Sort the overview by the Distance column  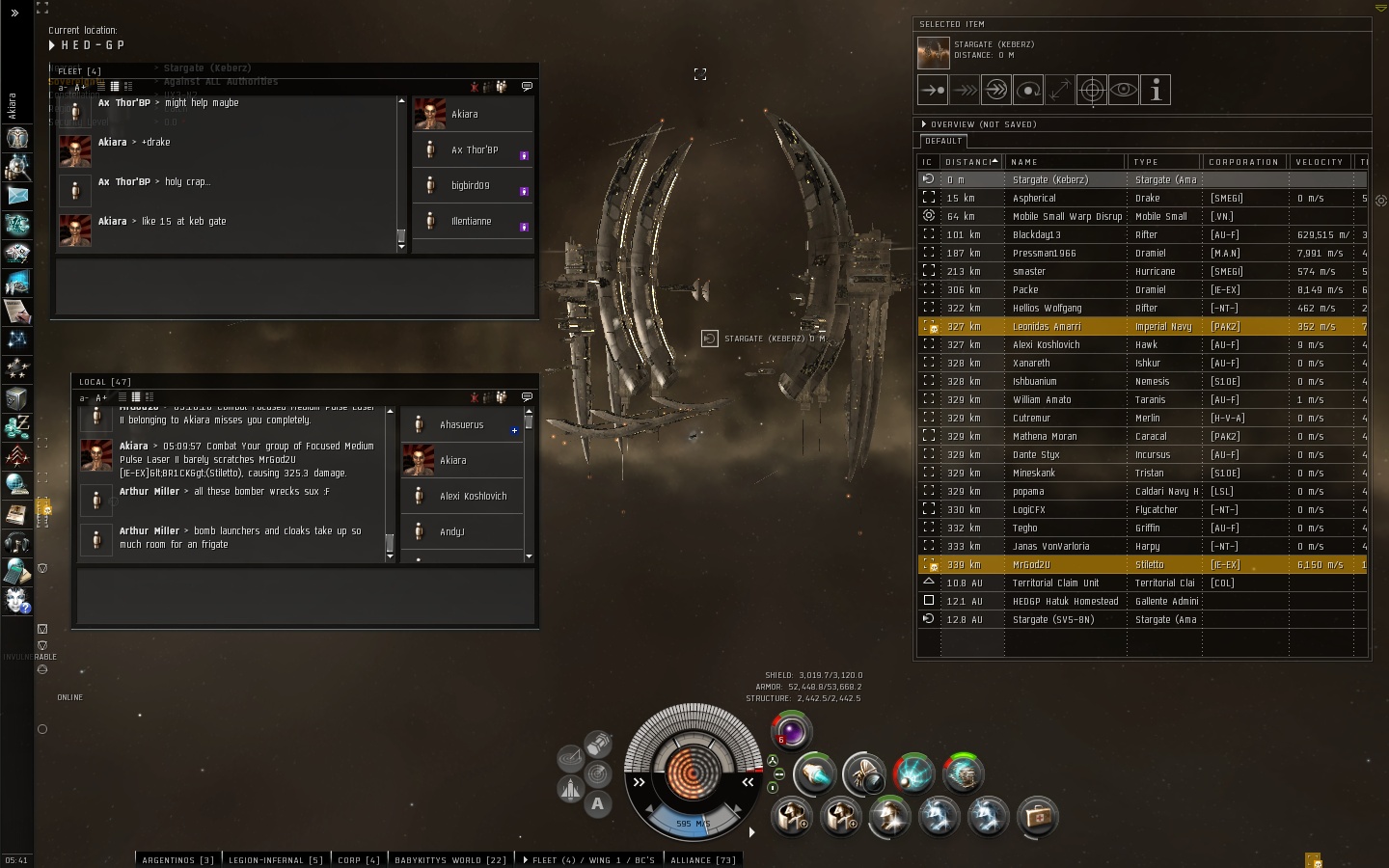click(x=968, y=162)
